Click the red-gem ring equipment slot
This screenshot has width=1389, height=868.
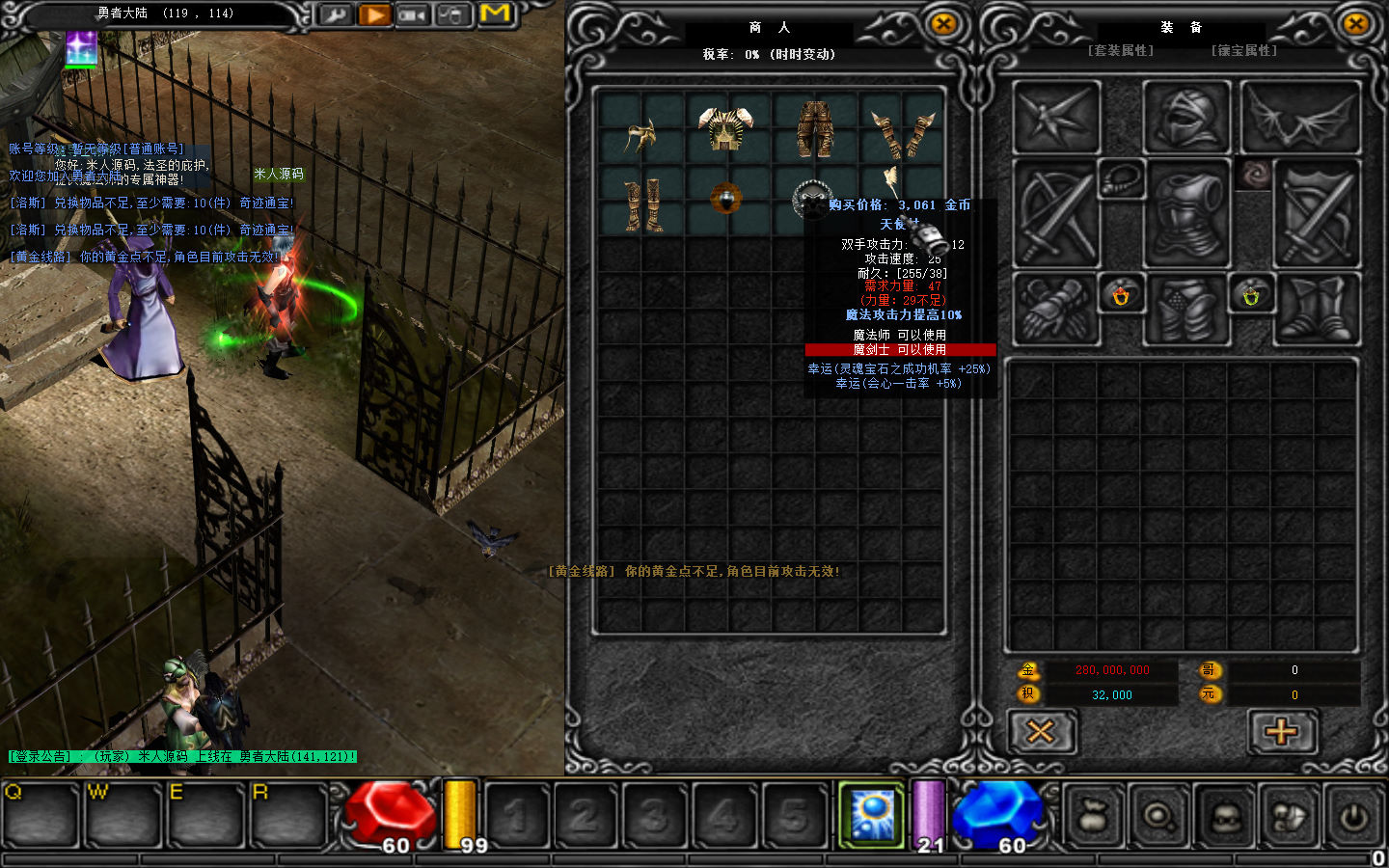[1121, 295]
